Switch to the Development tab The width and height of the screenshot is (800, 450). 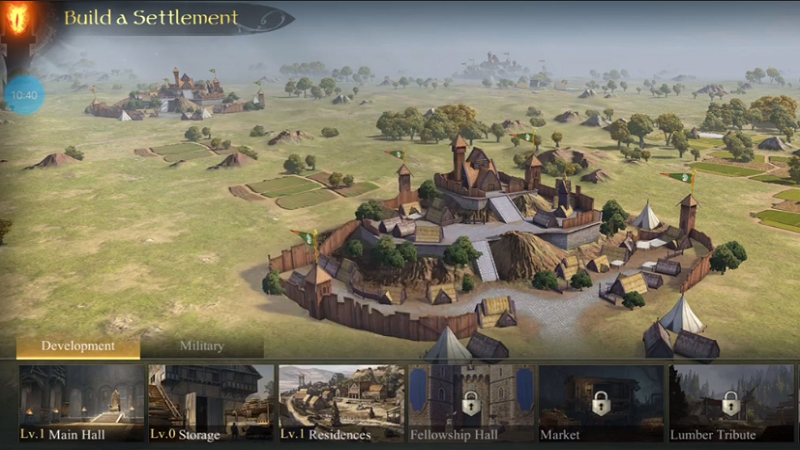78,346
